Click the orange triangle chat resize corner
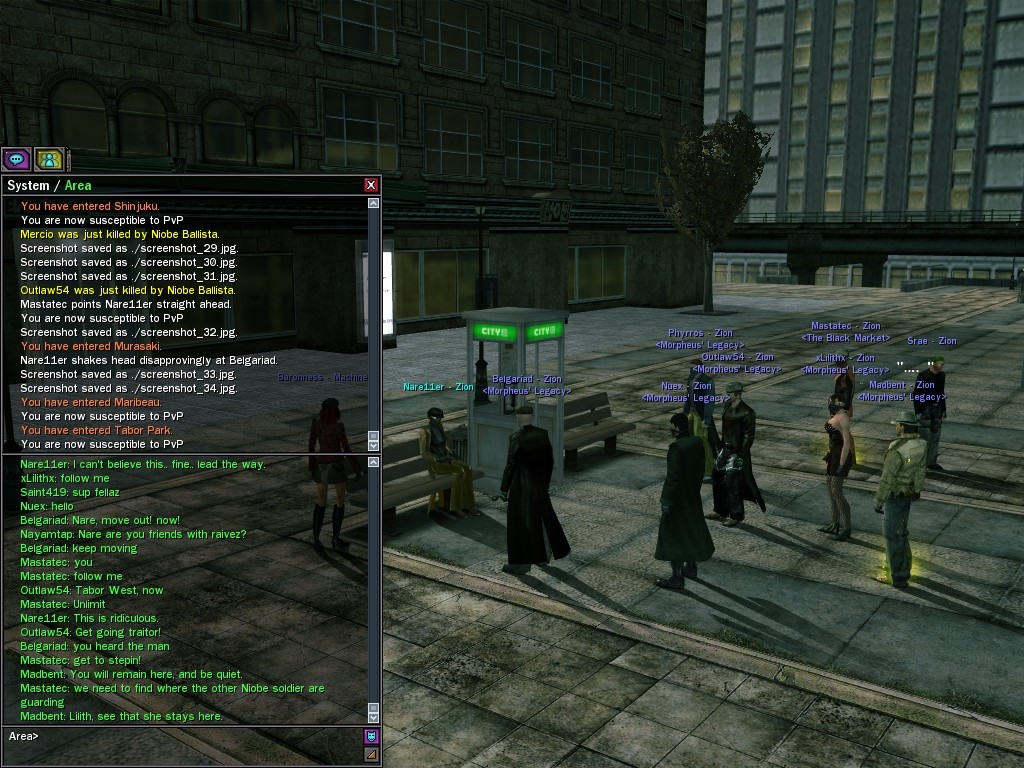 (371, 754)
